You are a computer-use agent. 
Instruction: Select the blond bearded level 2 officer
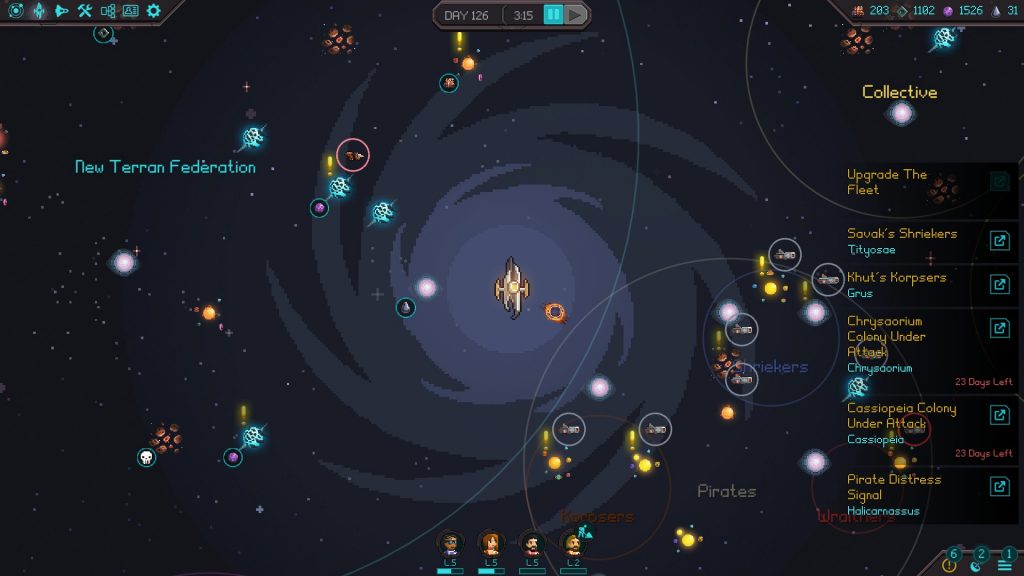coord(573,544)
